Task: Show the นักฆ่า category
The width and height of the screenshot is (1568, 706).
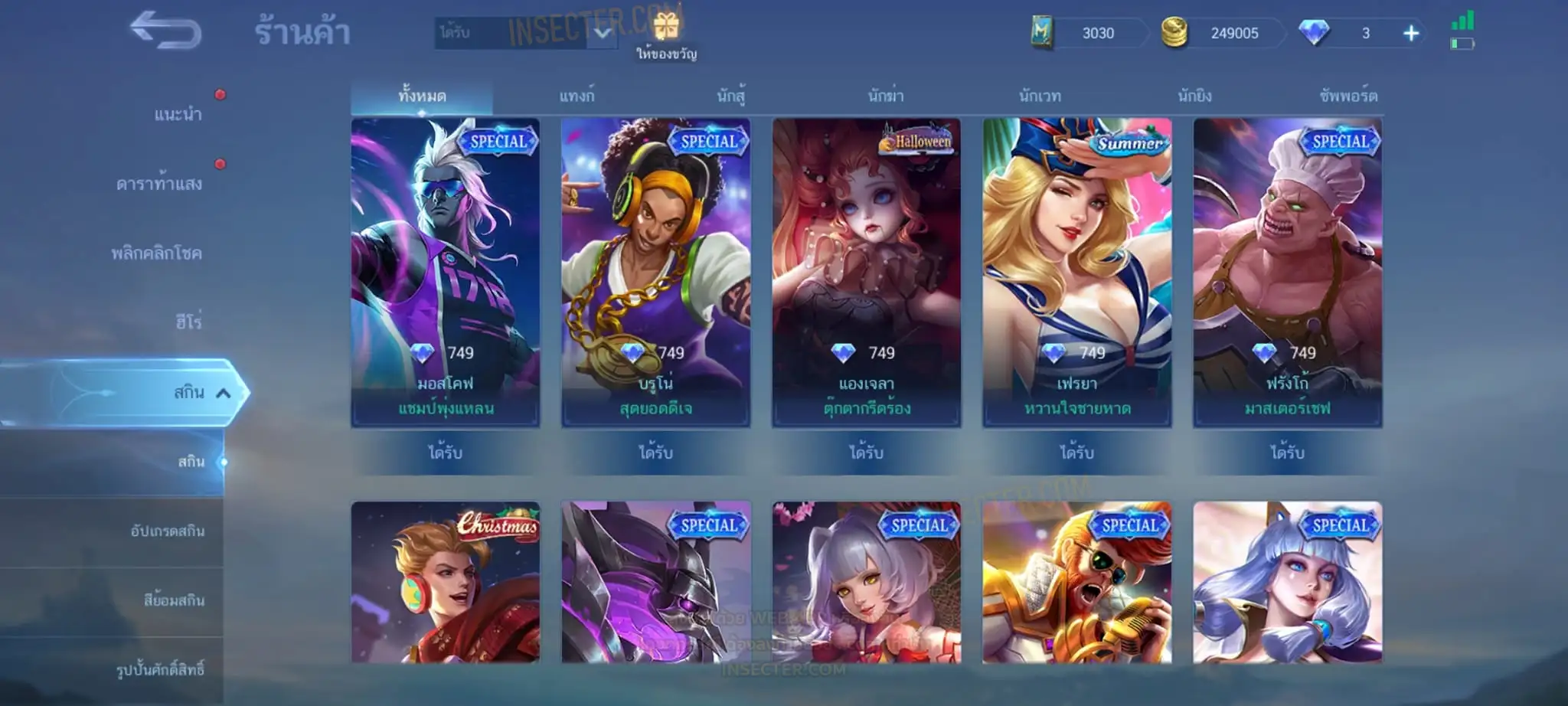Action: click(886, 96)
